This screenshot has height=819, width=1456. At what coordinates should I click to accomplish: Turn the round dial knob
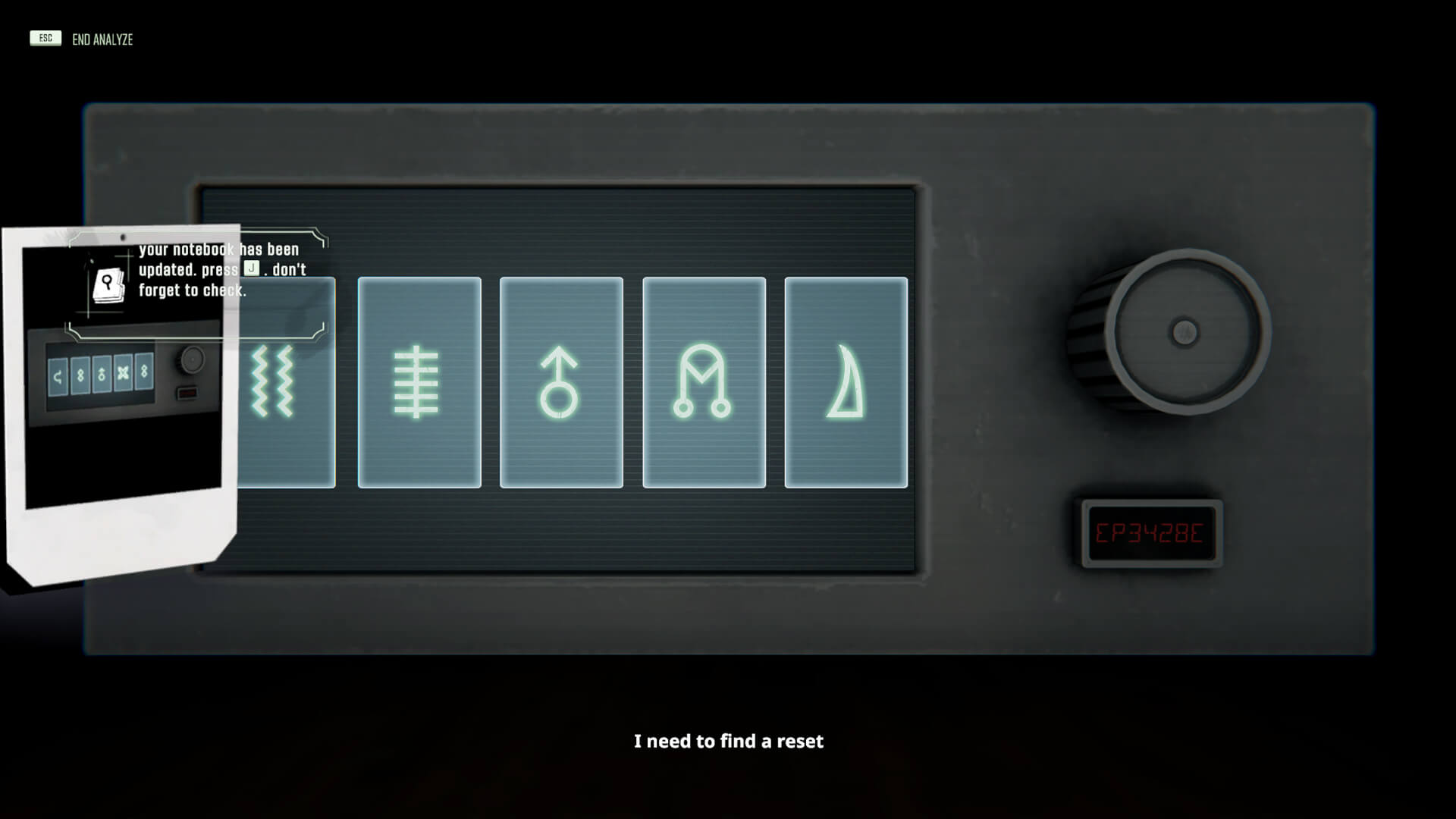[x=1185, y=332]
